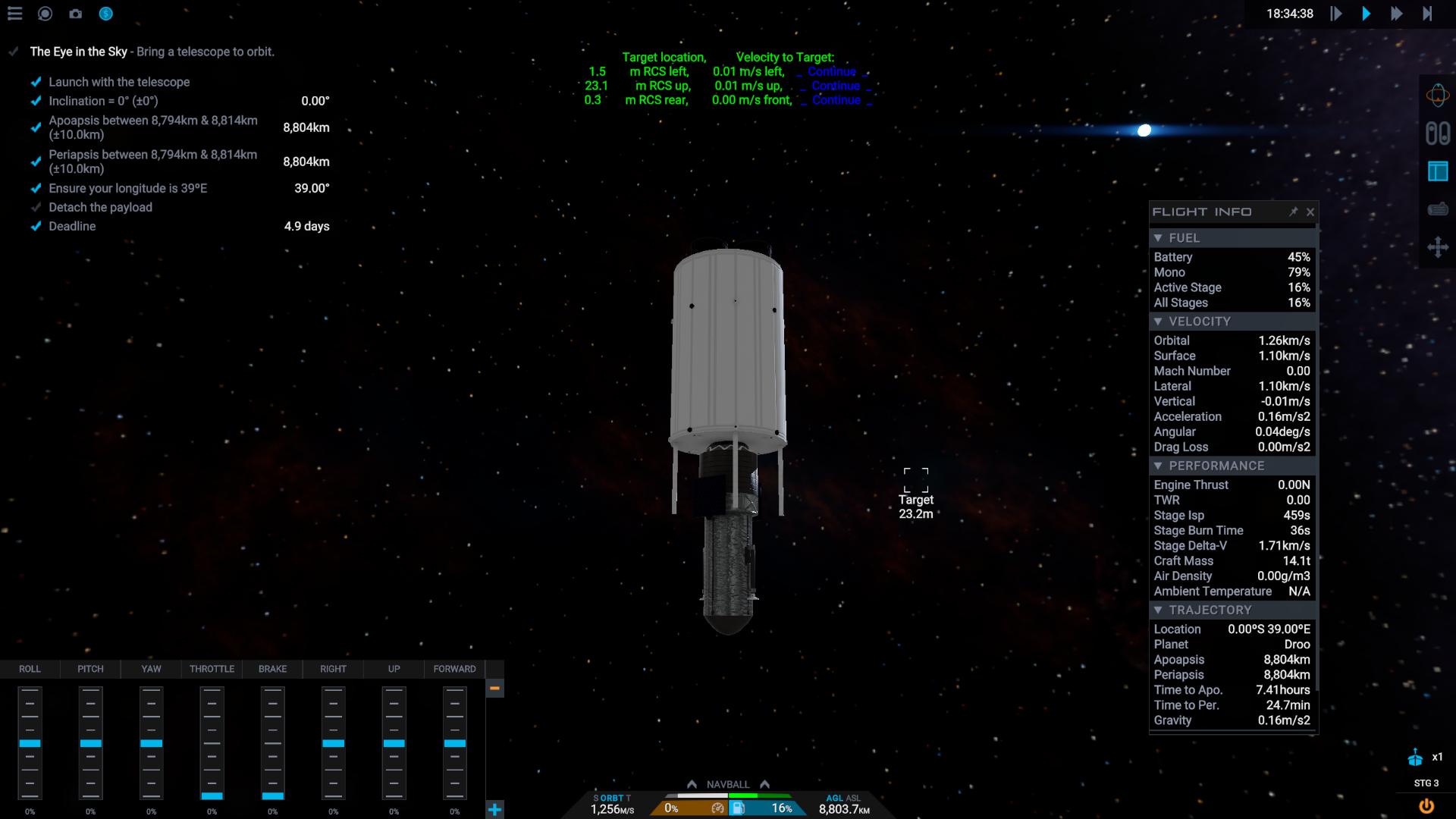The height and width of the screenshot is (819, 1456).
Task: Take a screenshot with the camera icon
Action: pyautogui.click(x=75, y=14)
